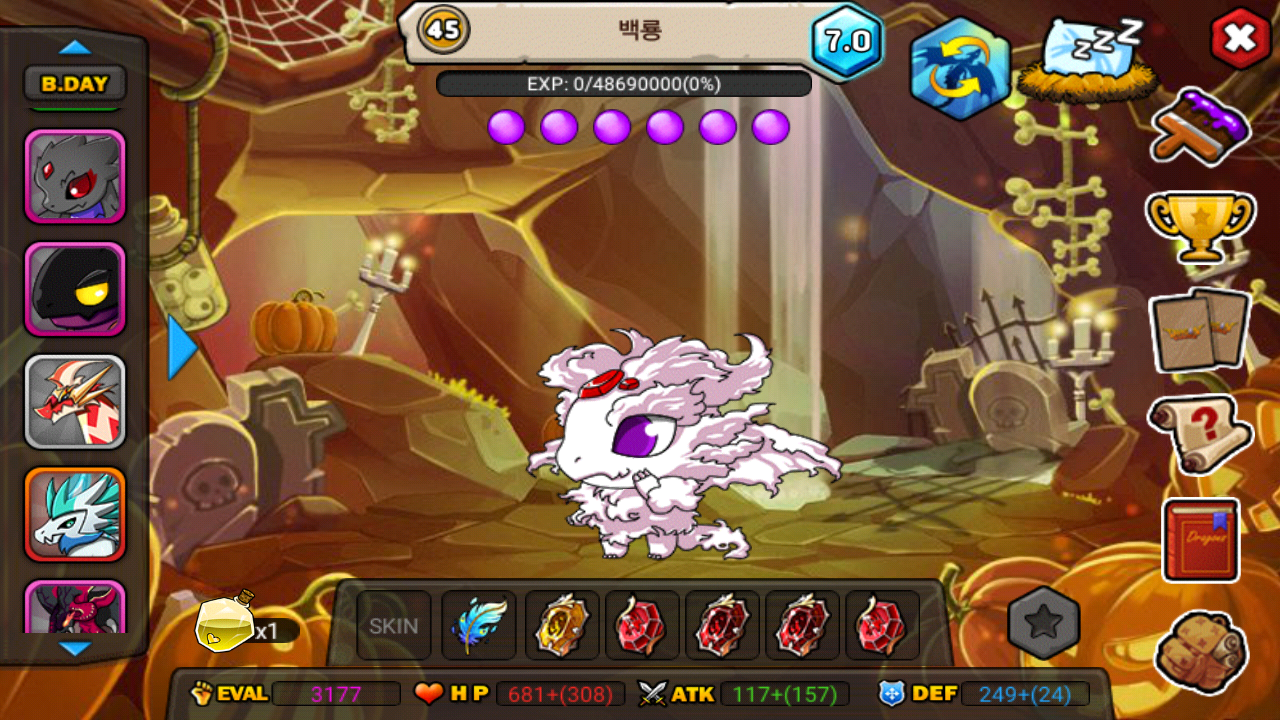Image resolution: width=1280 pixels, height=720 pixels.
Task: Tap the 7.0 grade hexagon badge
Action: (x=846, y=41)
